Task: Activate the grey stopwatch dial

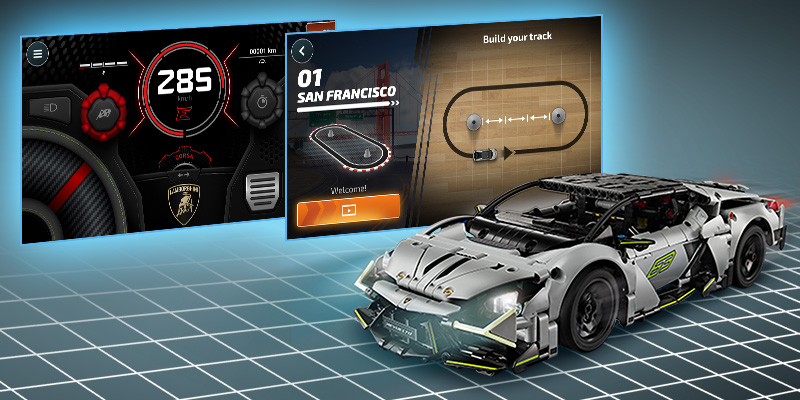Action: [x=260, y=103]
